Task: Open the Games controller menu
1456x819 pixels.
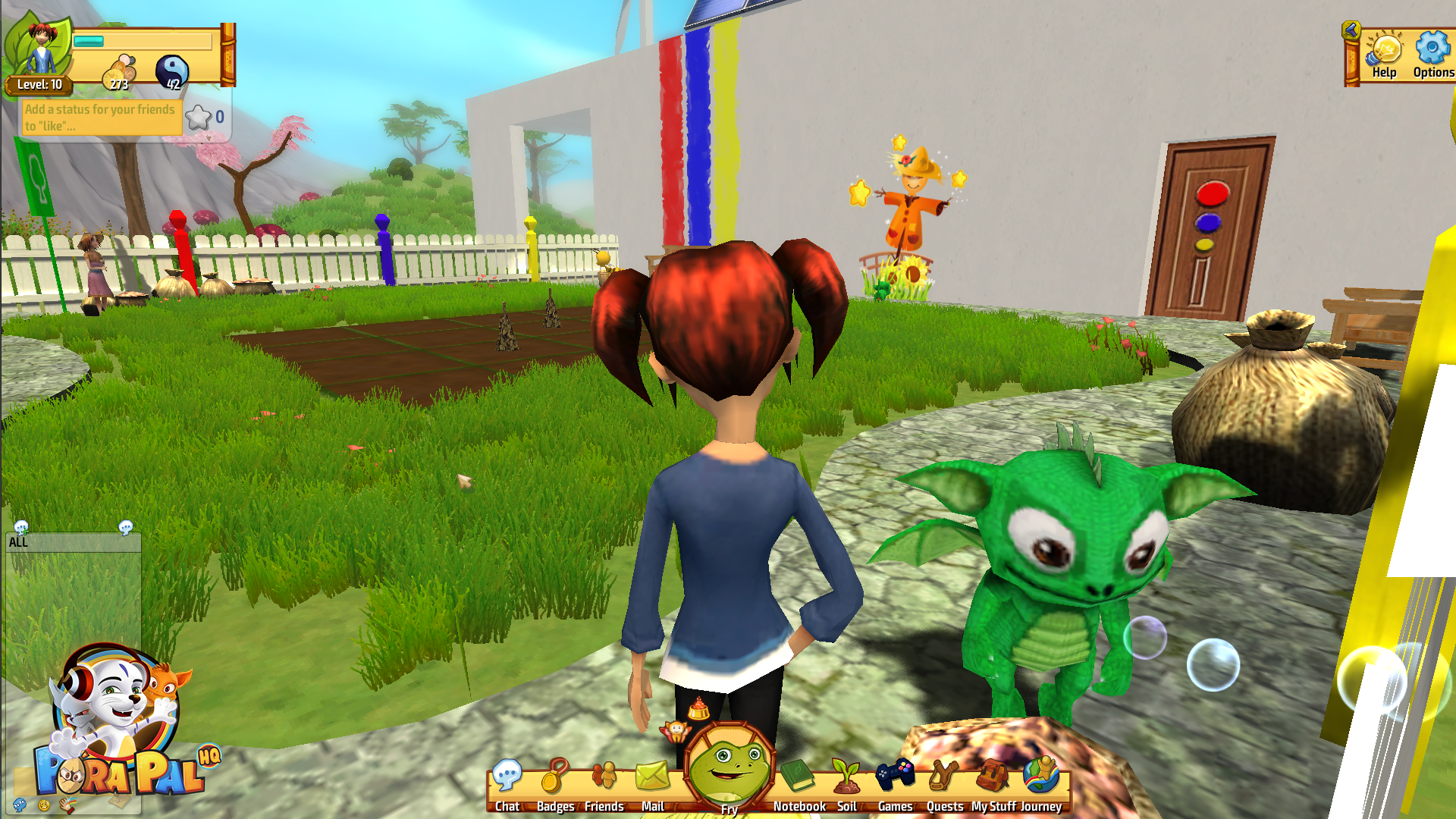Action: click(x=895, y=781)
